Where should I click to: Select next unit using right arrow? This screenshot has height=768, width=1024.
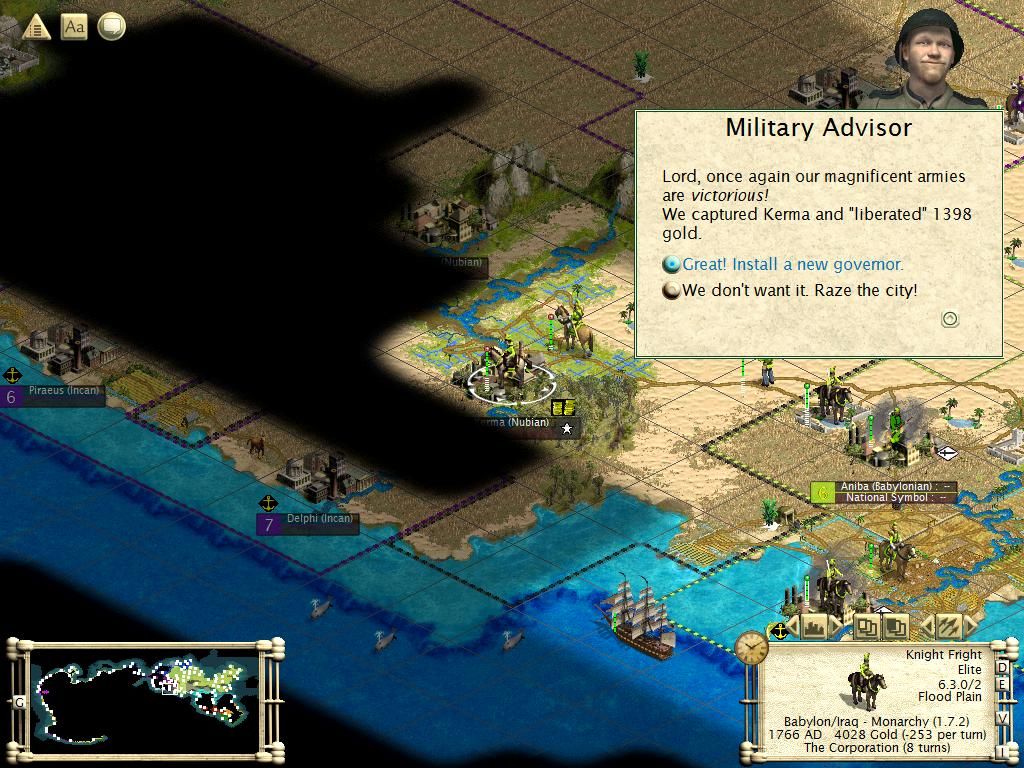[970, 627]
